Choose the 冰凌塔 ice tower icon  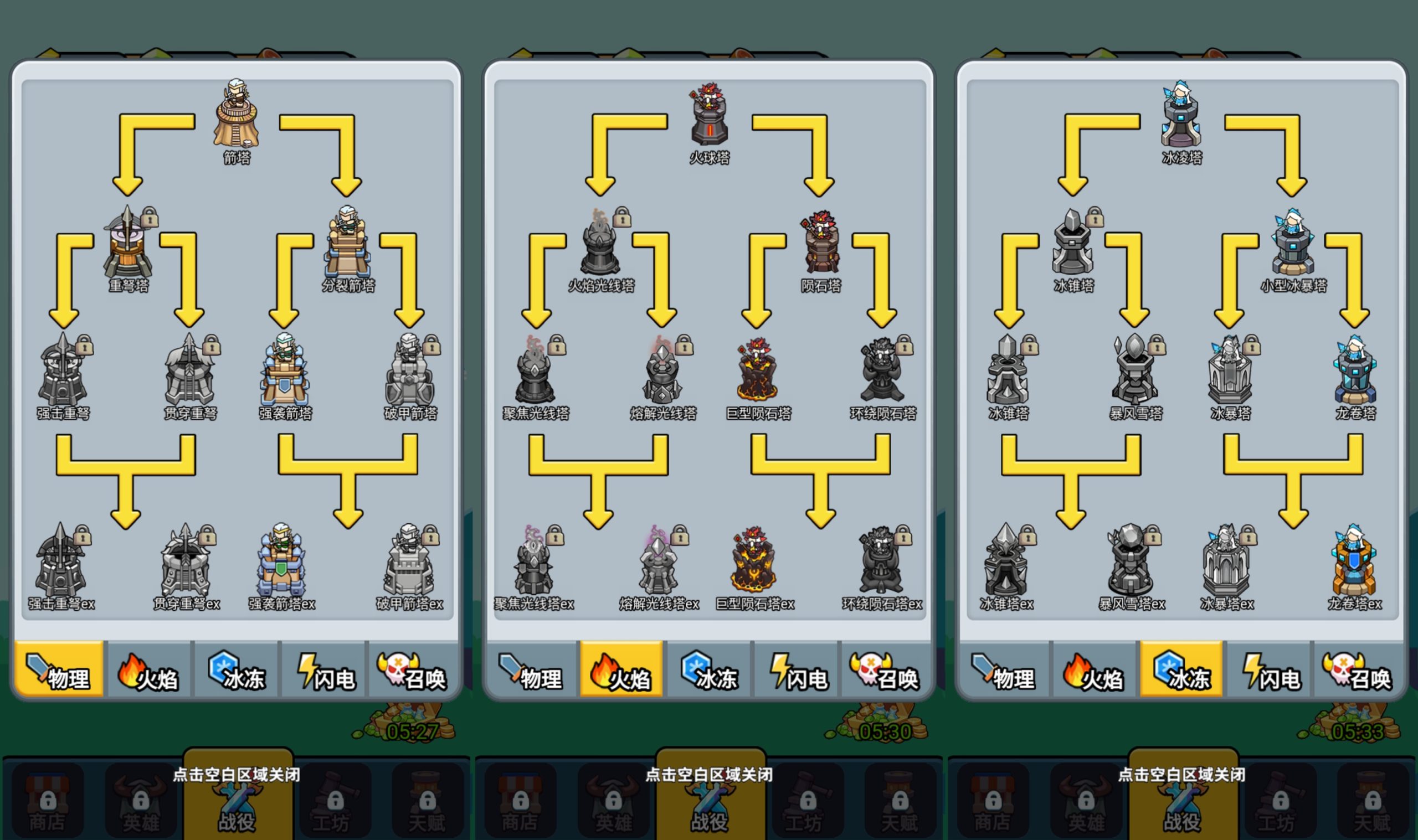(1181, 115)
